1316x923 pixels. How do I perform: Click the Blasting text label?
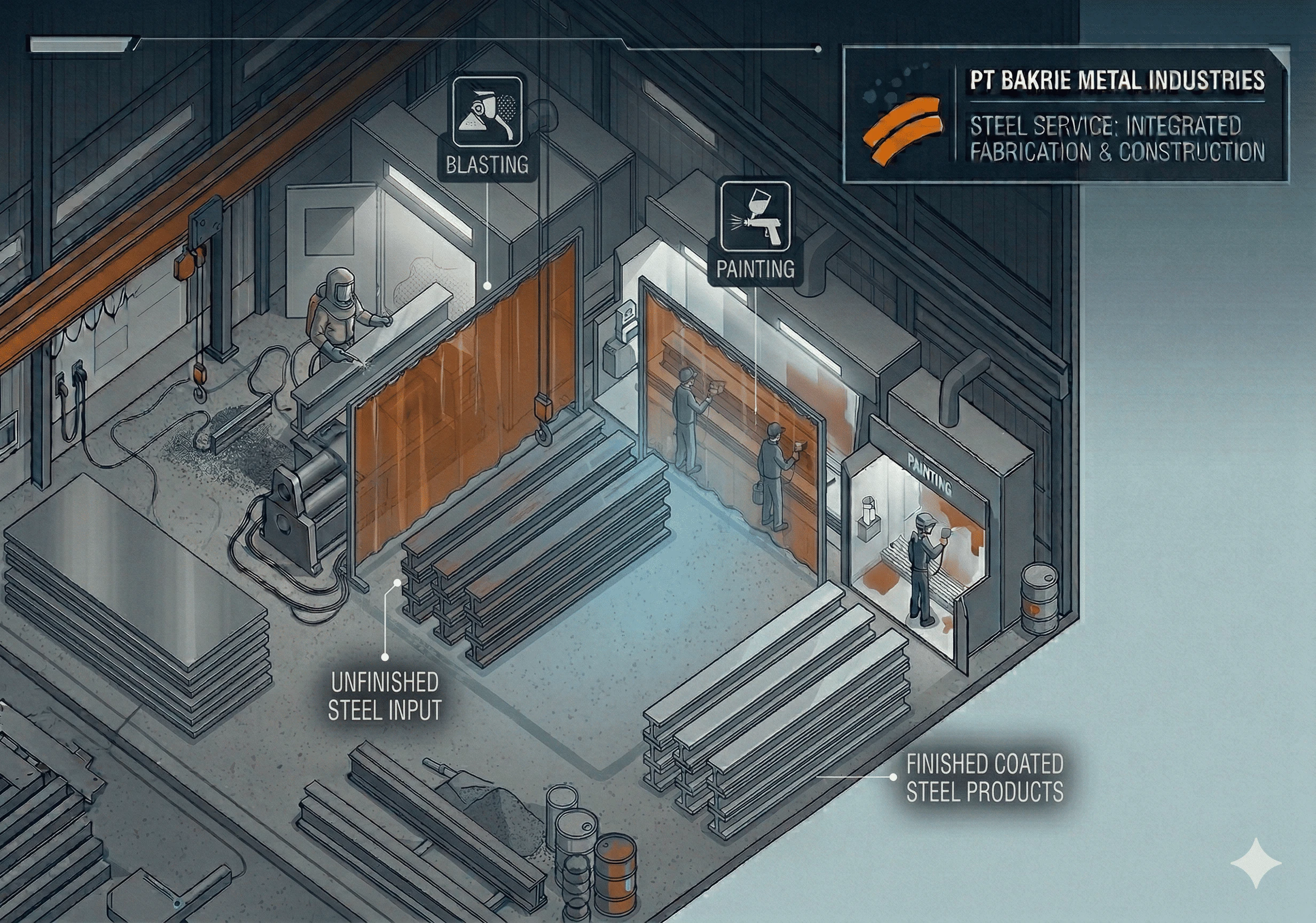[x=487, y=165]
